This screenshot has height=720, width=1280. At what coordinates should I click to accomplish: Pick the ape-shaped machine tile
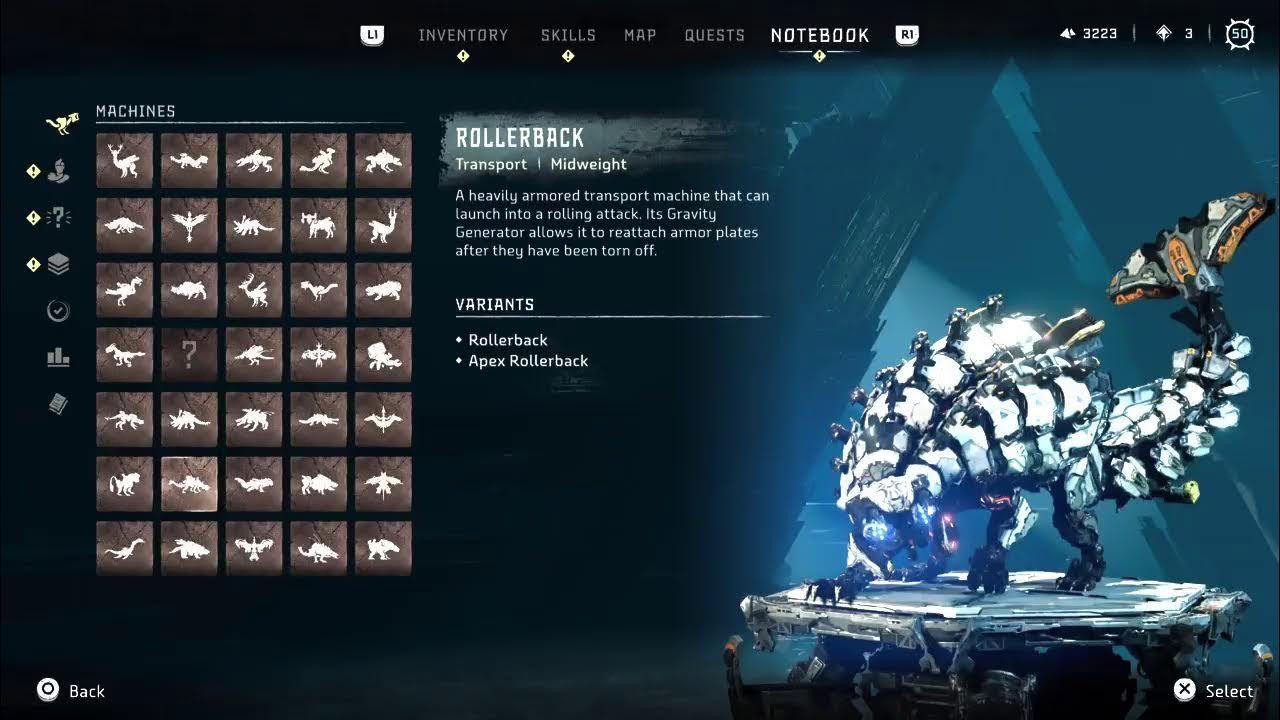pyautogui.click(x=124, y=484)
